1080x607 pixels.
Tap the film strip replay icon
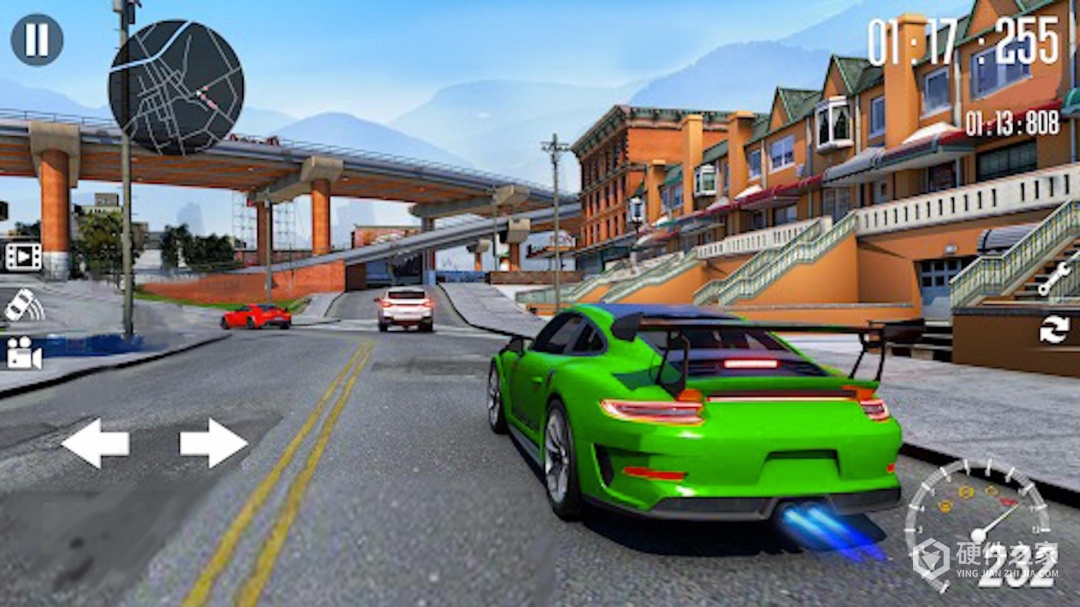(x=23, y=256)
